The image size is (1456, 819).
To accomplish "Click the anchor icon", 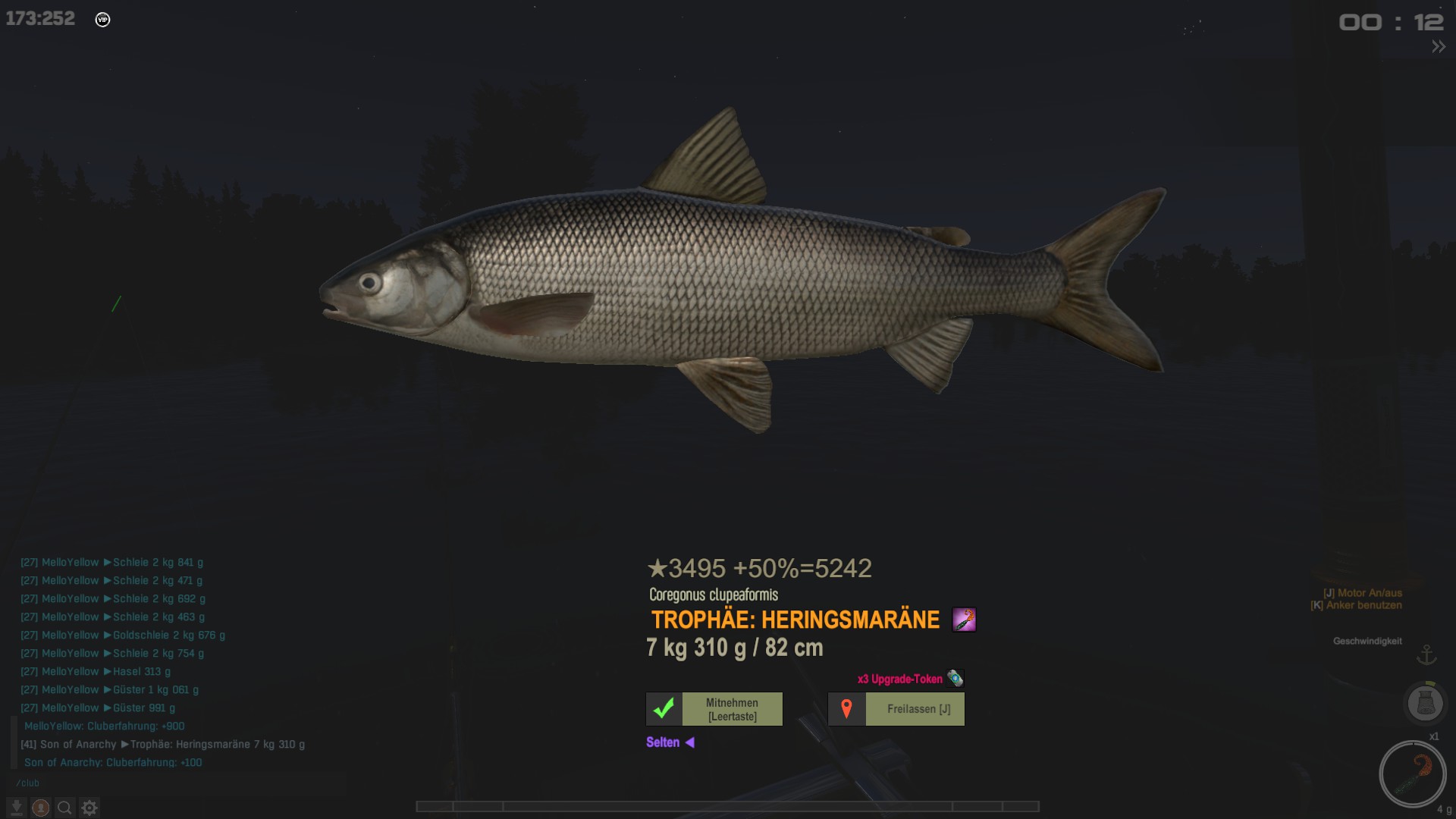I will tap(1426, 654).
